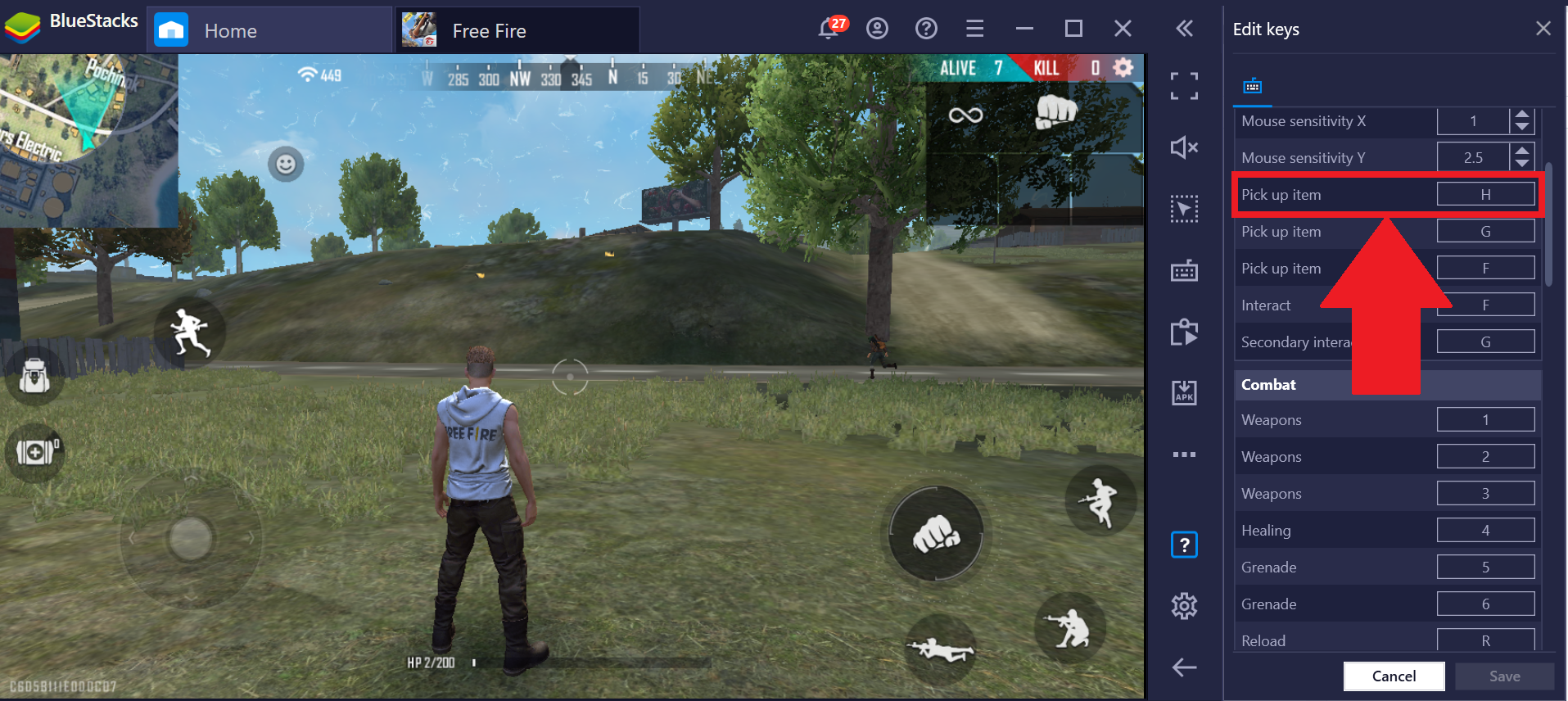Increase Mouse sensitivity X value

(x=1522, y=115)
